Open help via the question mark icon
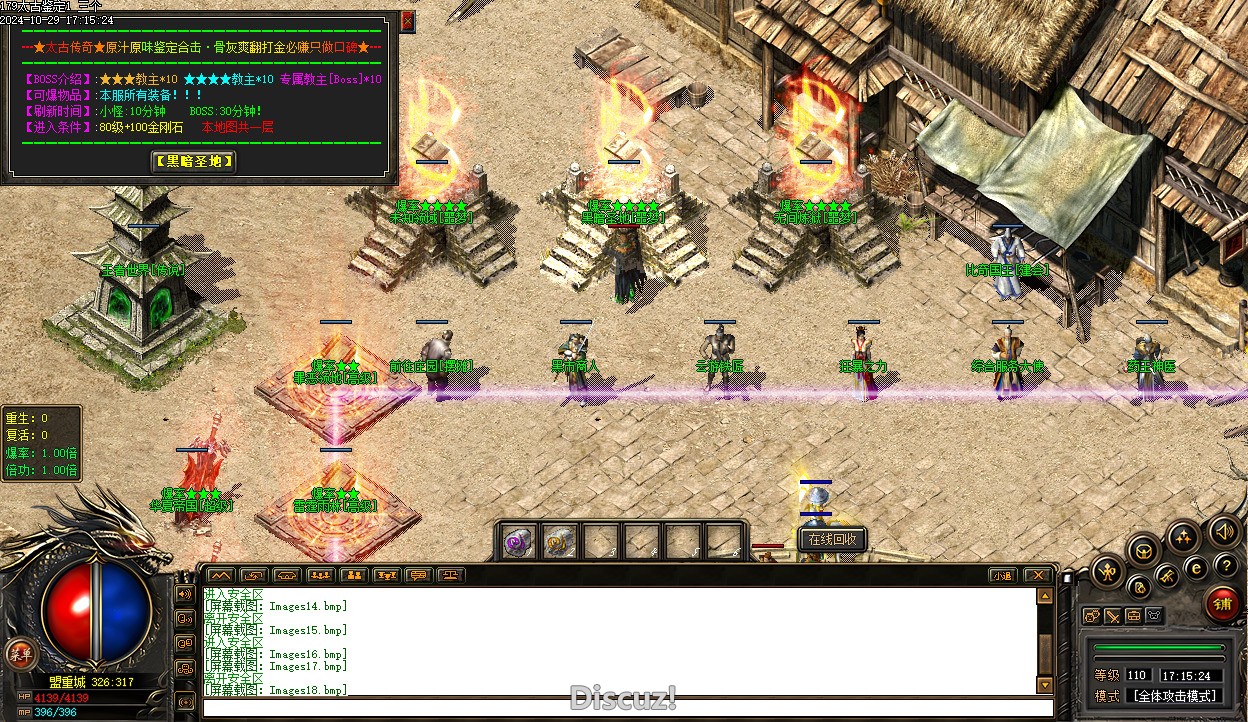The width and height of the screenshot is (1248, 722). (x=1222, y=566)
